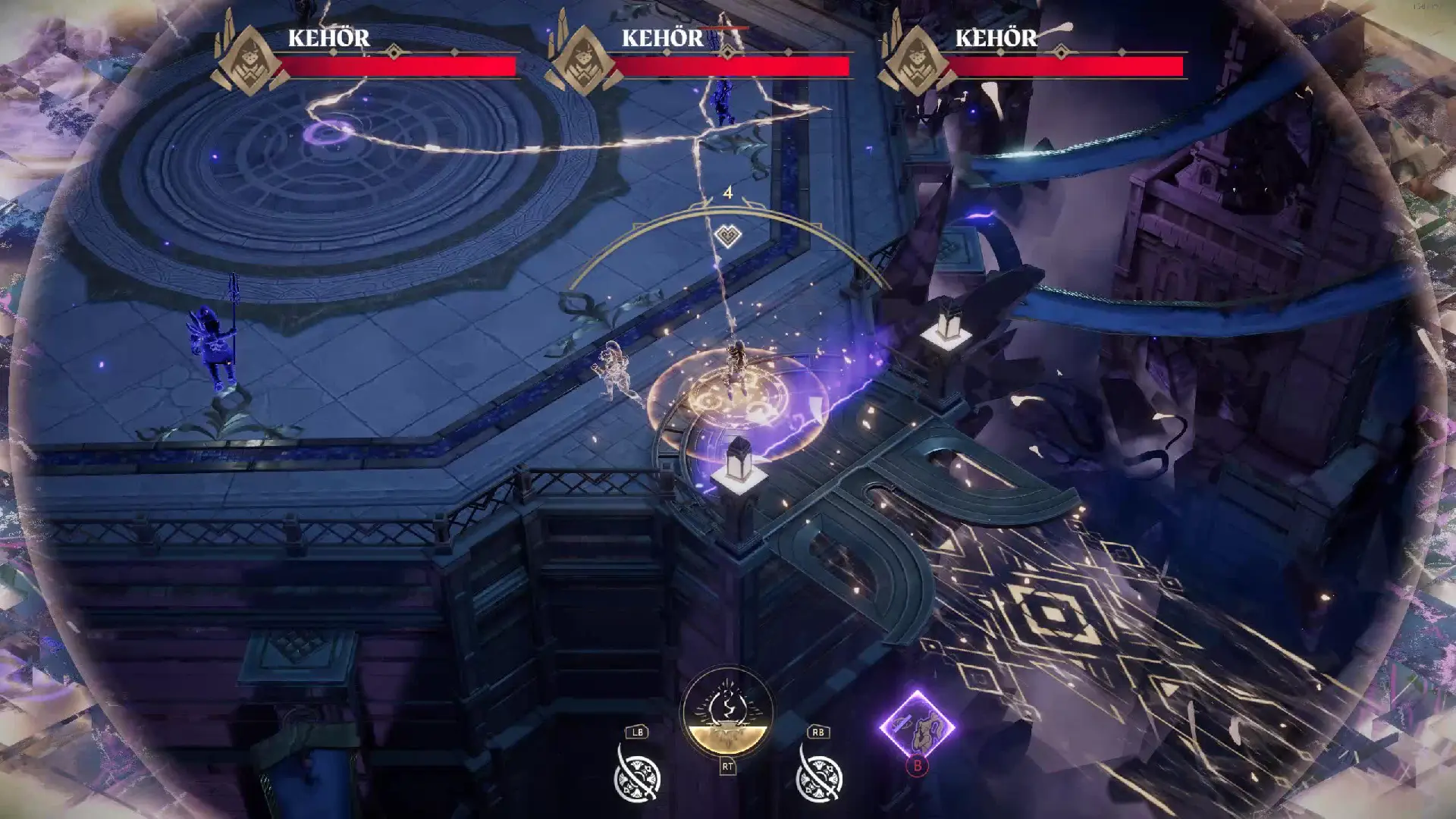The width and height of the screenshot is (1456, 819).
Task: Trigger the golden circular lightning ability
Action: (x=727, y=713)
